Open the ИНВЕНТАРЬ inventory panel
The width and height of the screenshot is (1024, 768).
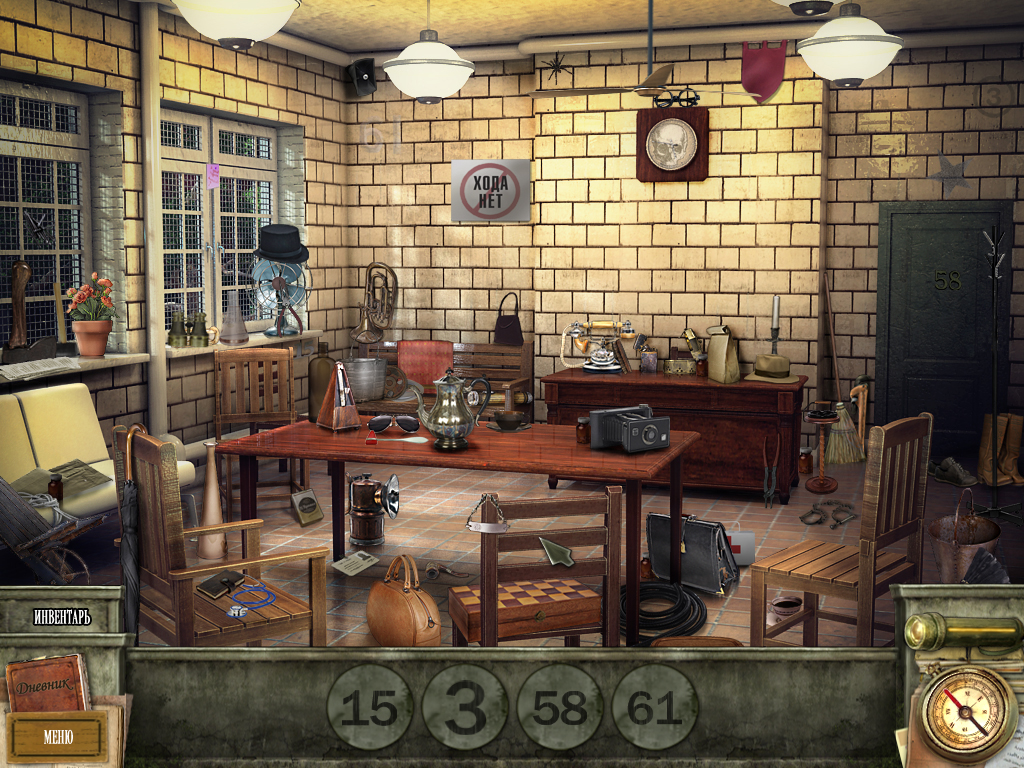point(61,617)
